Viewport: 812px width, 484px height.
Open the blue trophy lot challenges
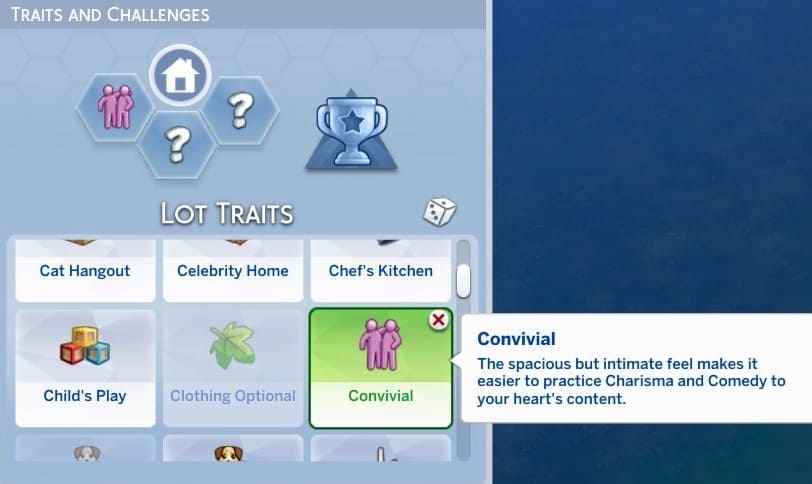(345, 131)
